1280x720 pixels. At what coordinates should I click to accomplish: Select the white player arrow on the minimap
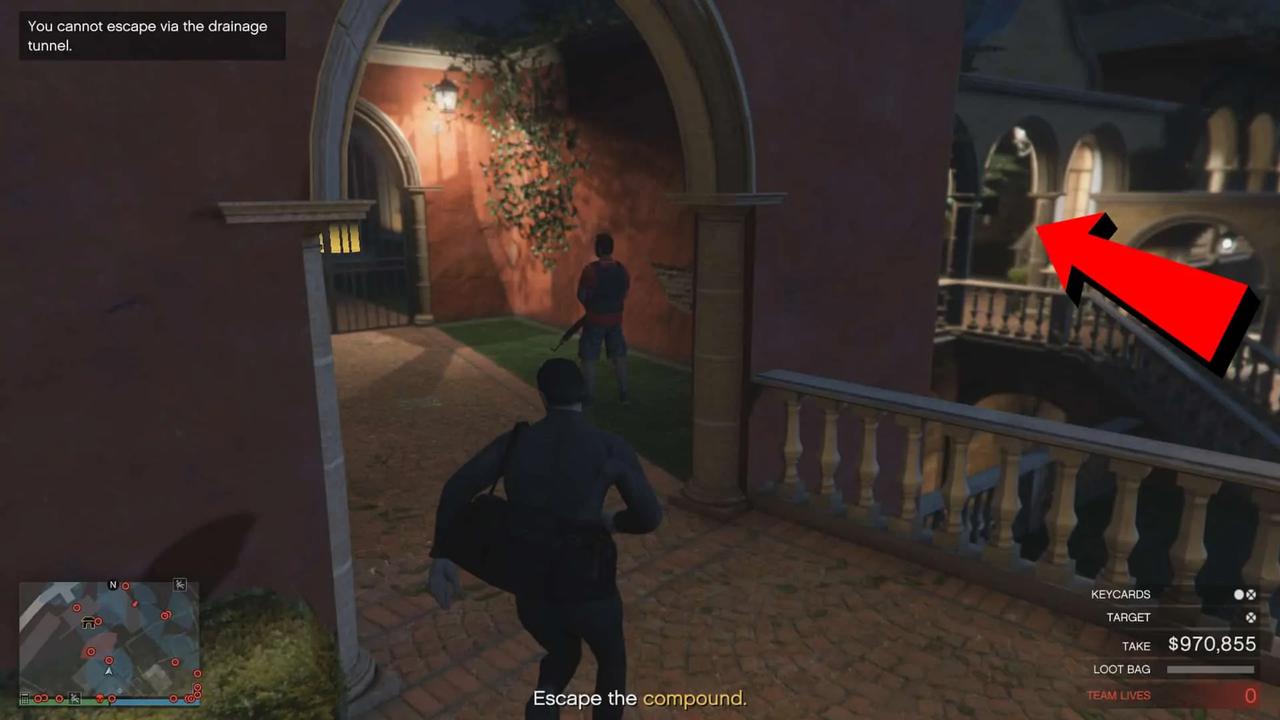click(x=108, y=671)
